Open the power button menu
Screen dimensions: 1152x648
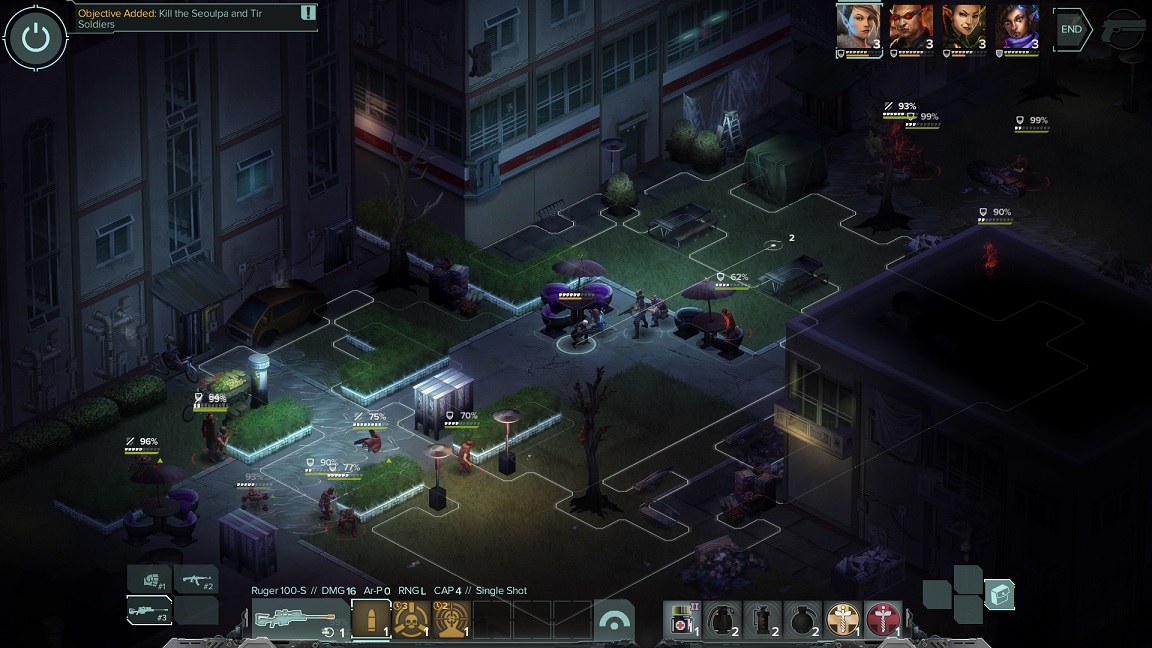(x=36, y=38)
